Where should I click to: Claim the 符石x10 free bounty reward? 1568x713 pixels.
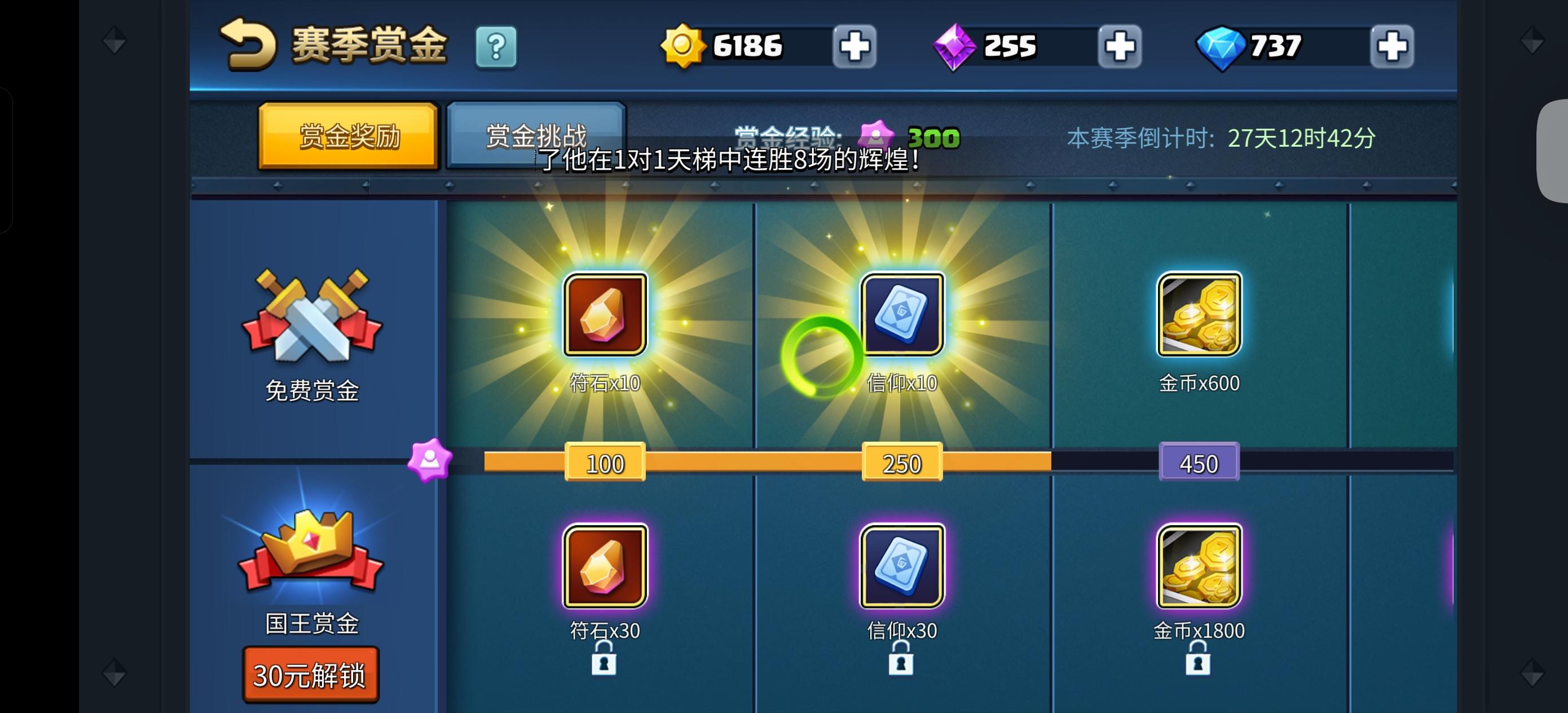click(x=605, y=314)
